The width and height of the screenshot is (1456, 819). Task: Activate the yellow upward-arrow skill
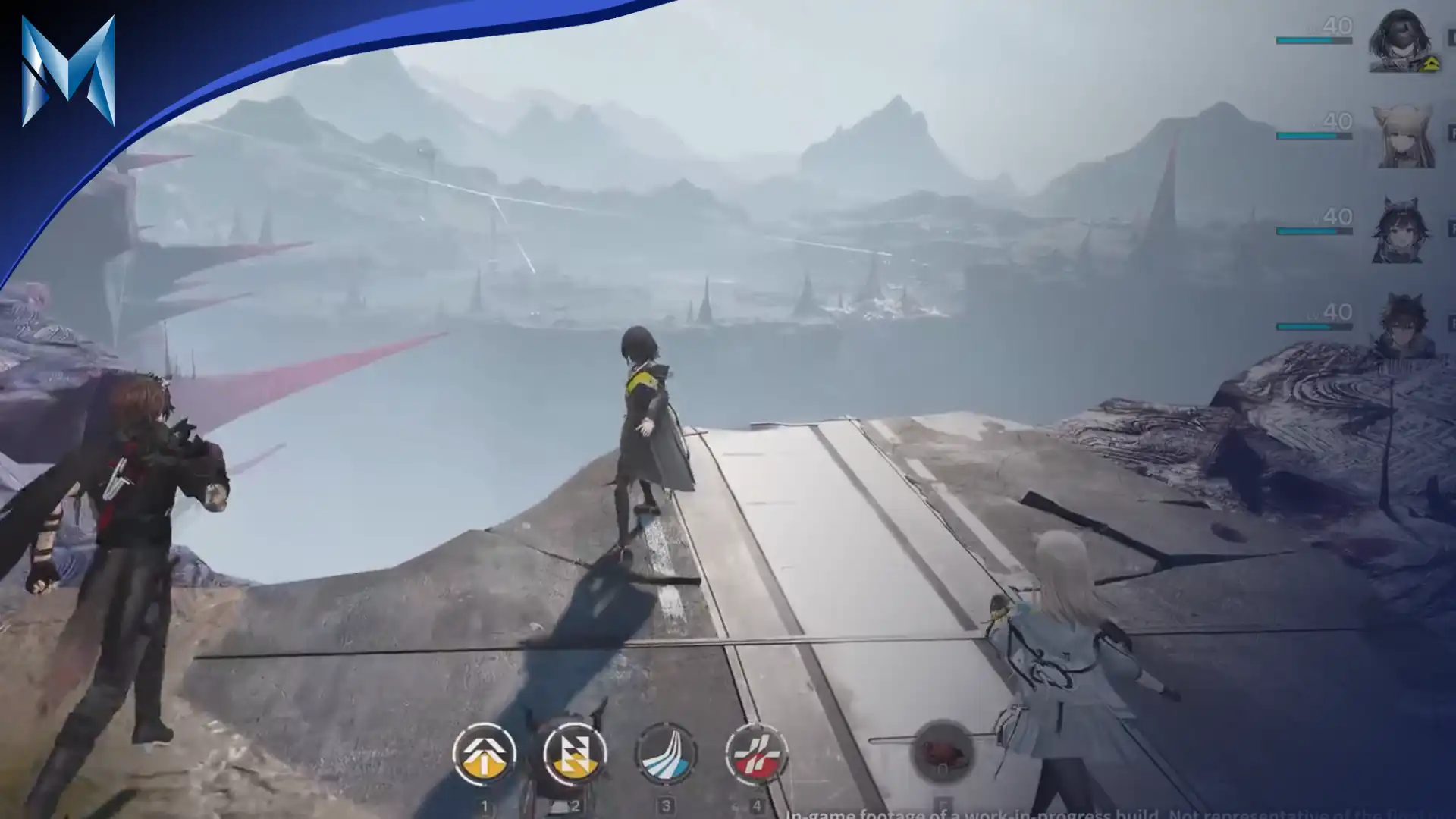pyautogui.click(x=484, y=755)
